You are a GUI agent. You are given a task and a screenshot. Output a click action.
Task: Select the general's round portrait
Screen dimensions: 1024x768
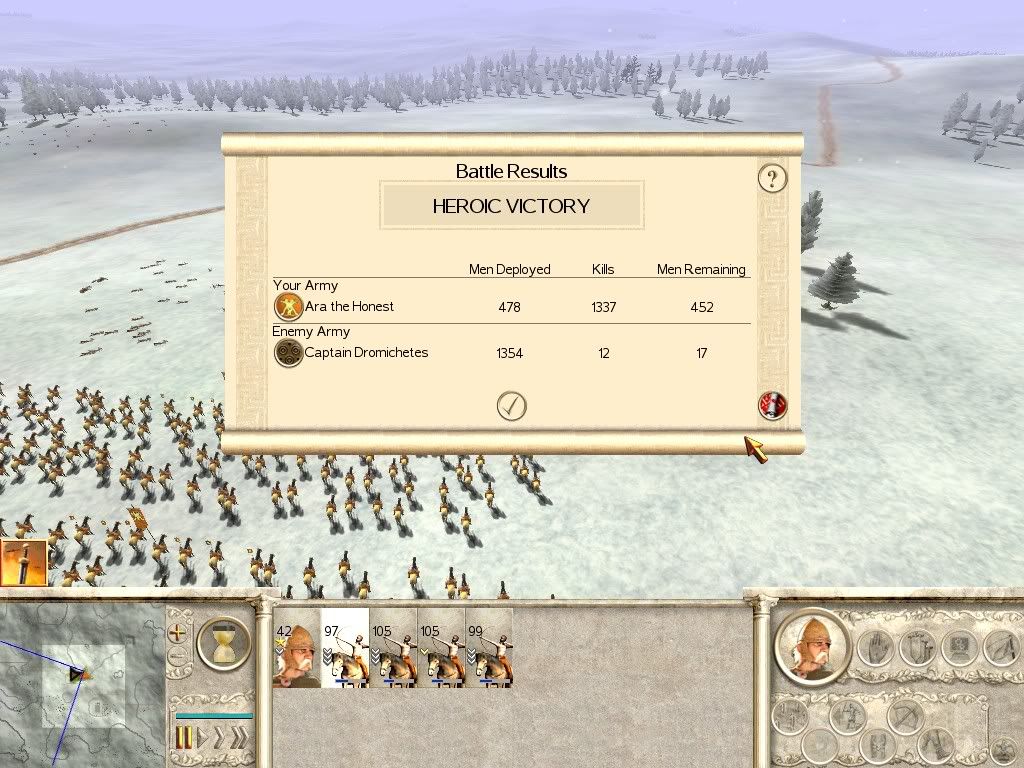coord(811,646)
